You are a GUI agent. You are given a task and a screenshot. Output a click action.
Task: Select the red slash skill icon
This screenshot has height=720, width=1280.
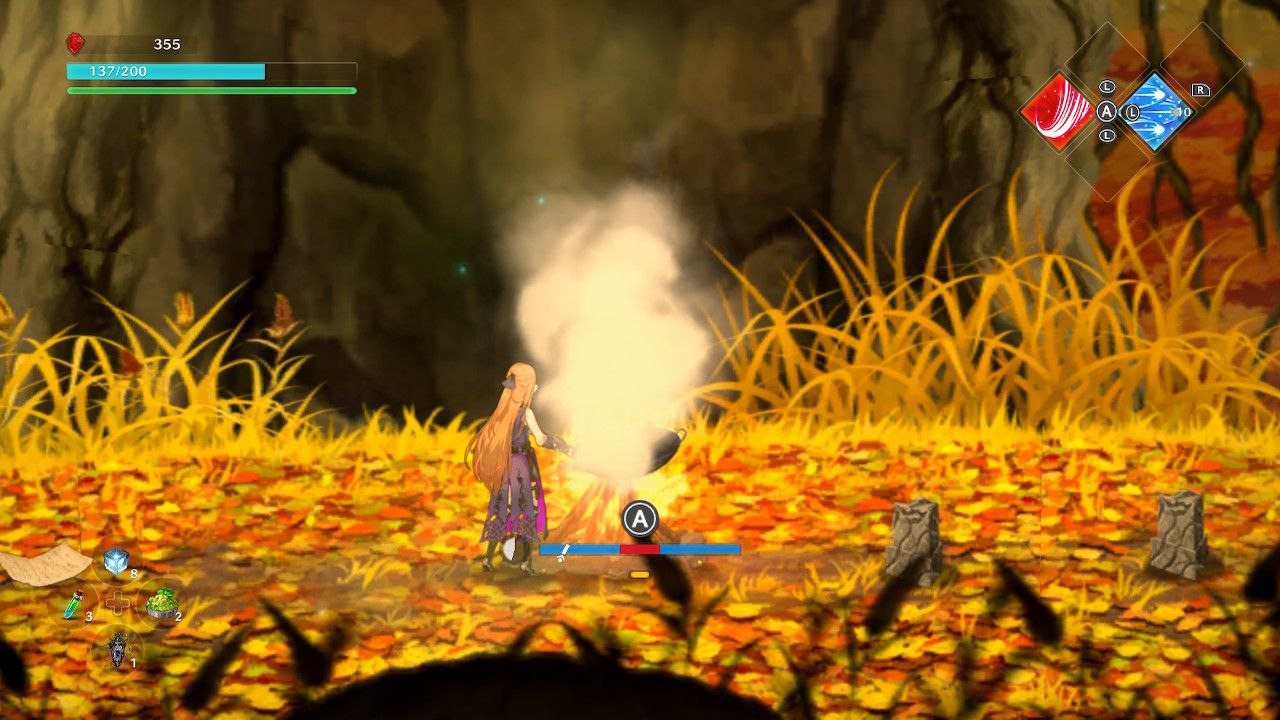click(1057, 111)
